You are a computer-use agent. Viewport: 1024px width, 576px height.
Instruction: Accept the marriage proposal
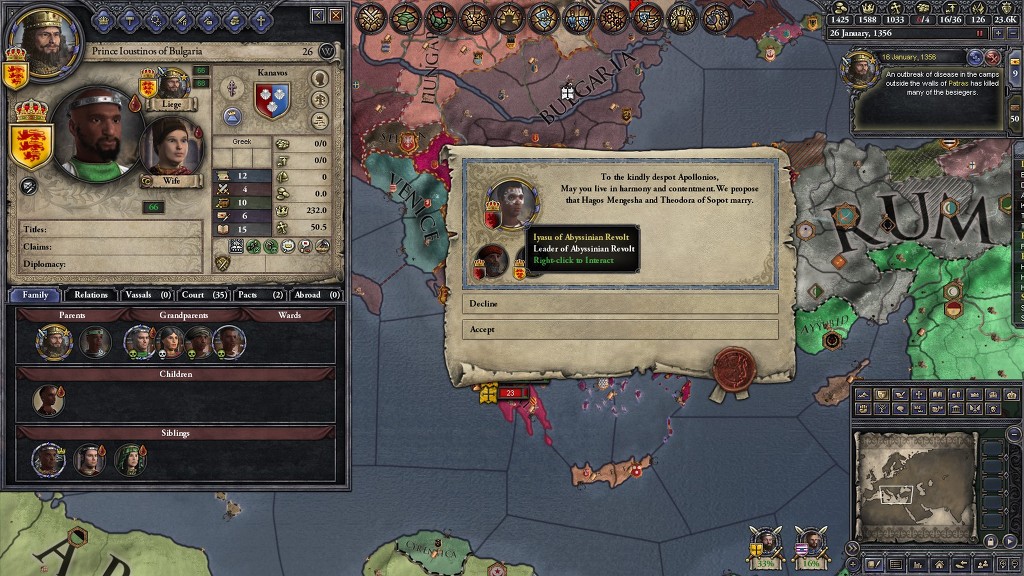tap(620, 329)
